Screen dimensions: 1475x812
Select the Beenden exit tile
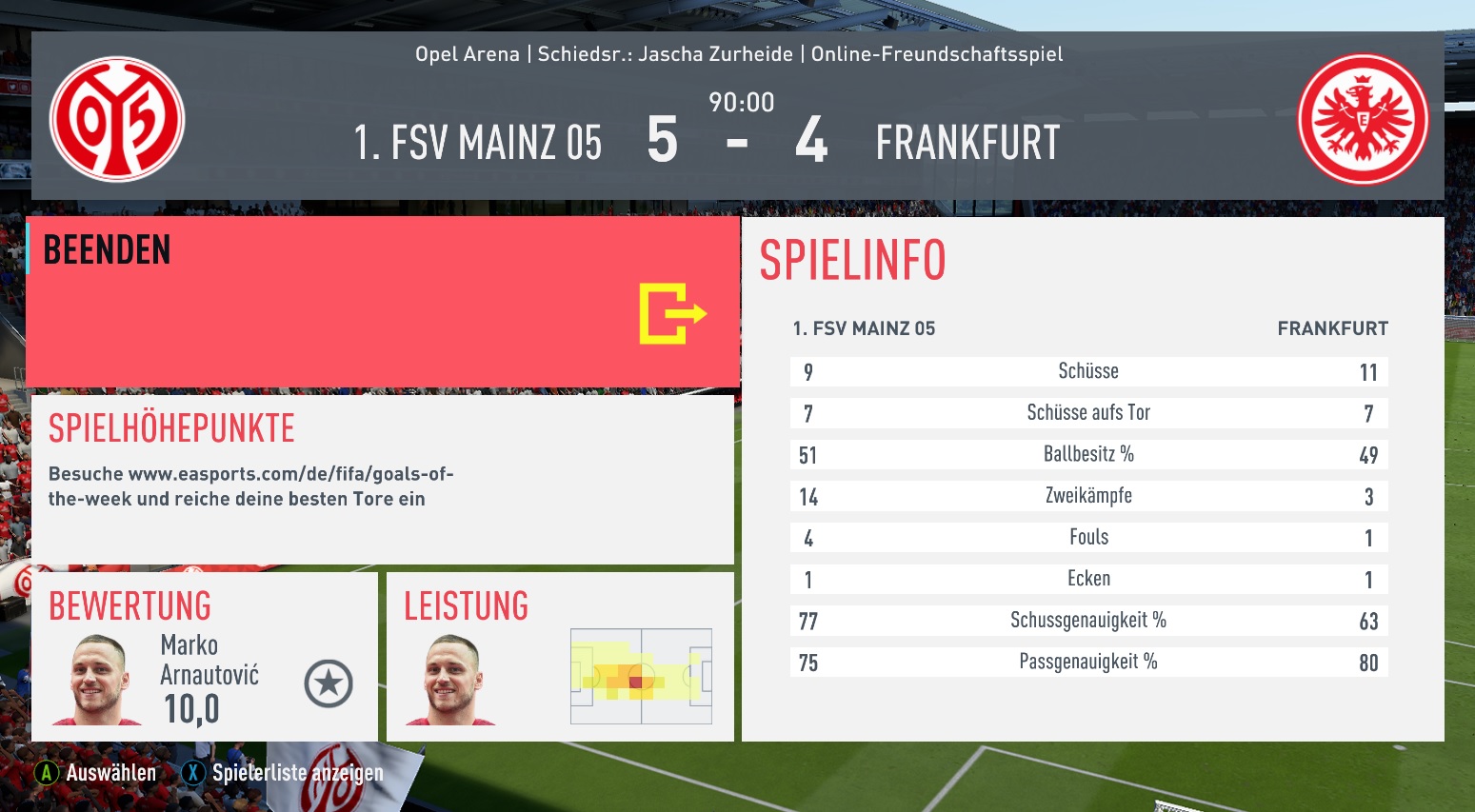pos(383,302)
